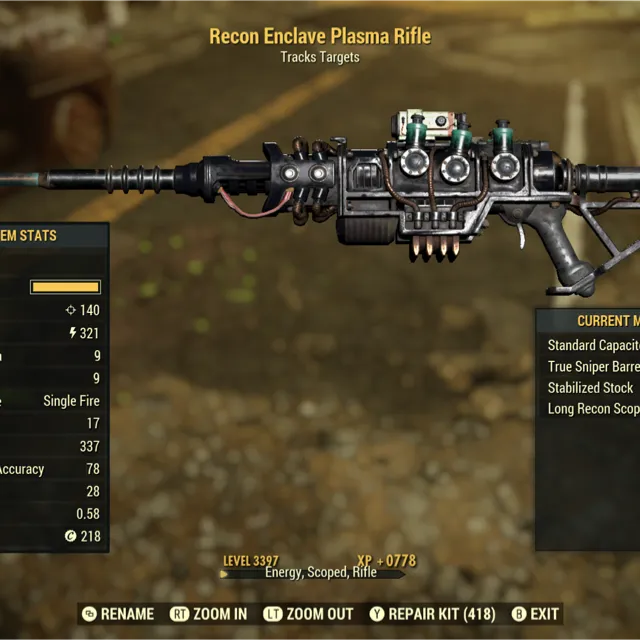
Task: Select the ZOOM IN option
Action: tap(209, 614)
